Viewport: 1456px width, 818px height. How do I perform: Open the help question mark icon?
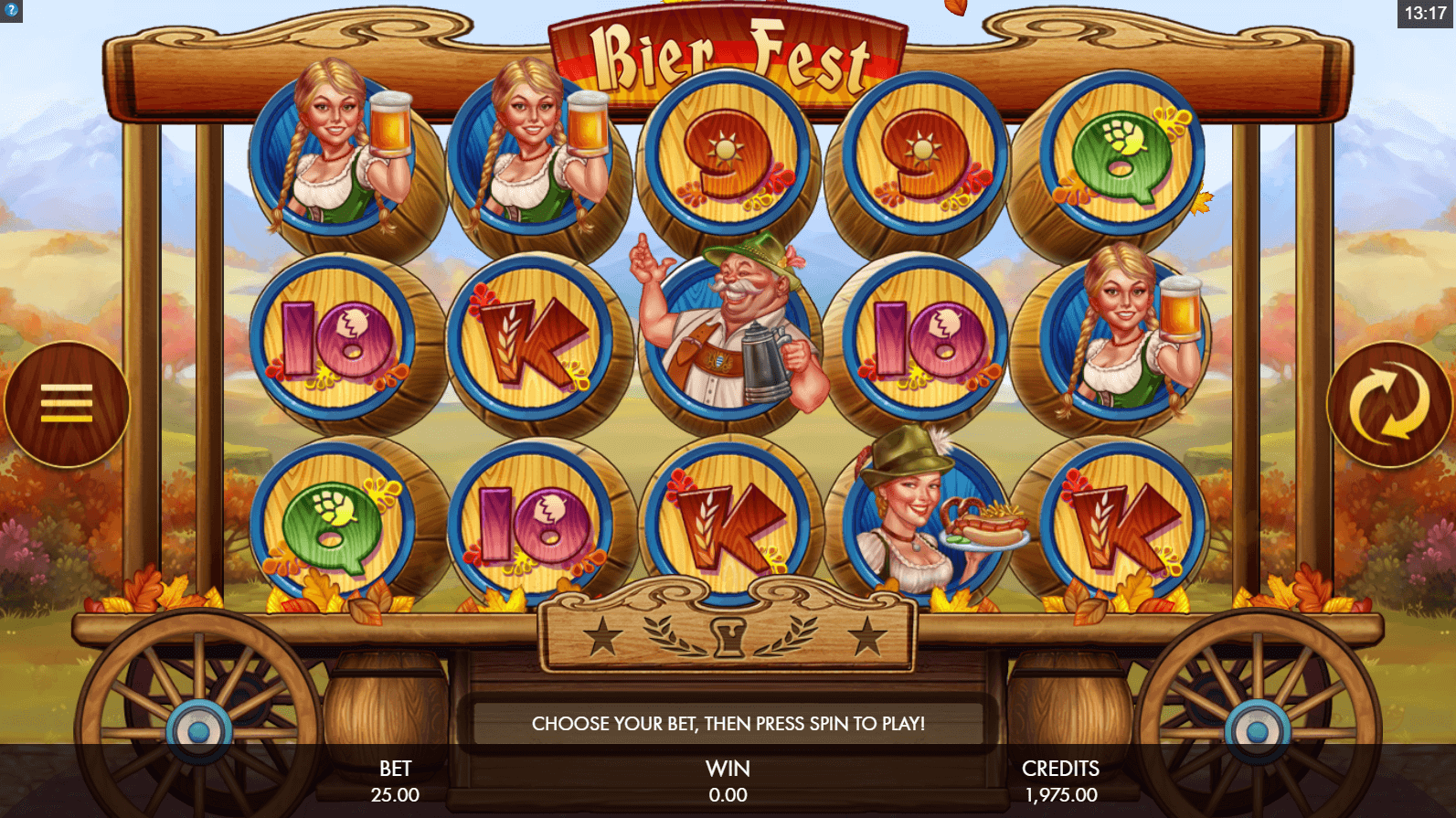(11, 11)
